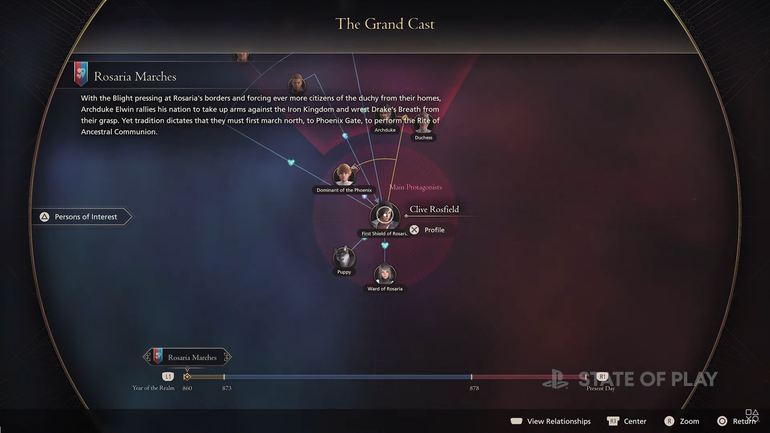
Task: Select Clive Rosfield's portrait node
Action: coord(385,216)
